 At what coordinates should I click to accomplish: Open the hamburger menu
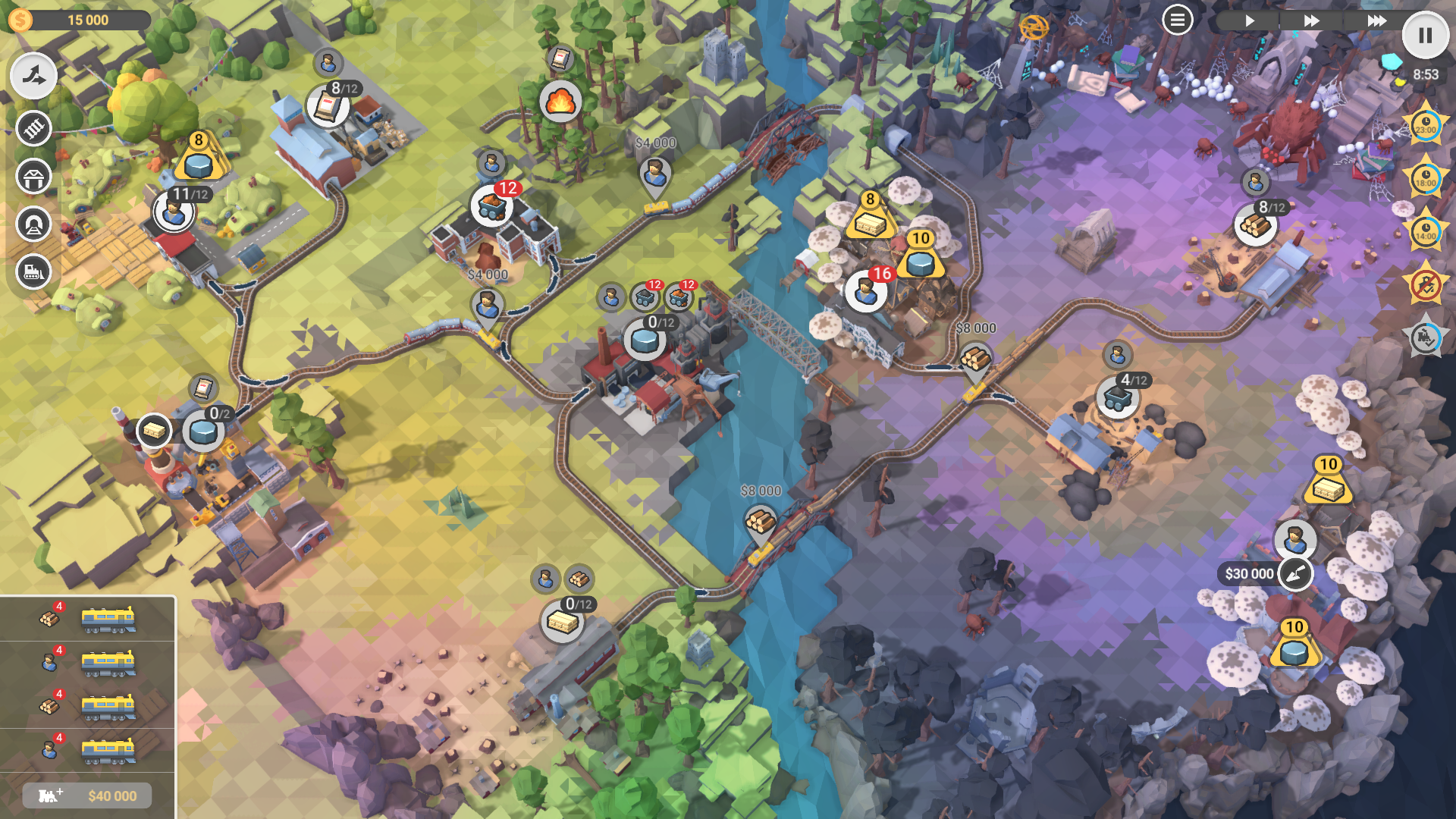(x=1177, y=20)
